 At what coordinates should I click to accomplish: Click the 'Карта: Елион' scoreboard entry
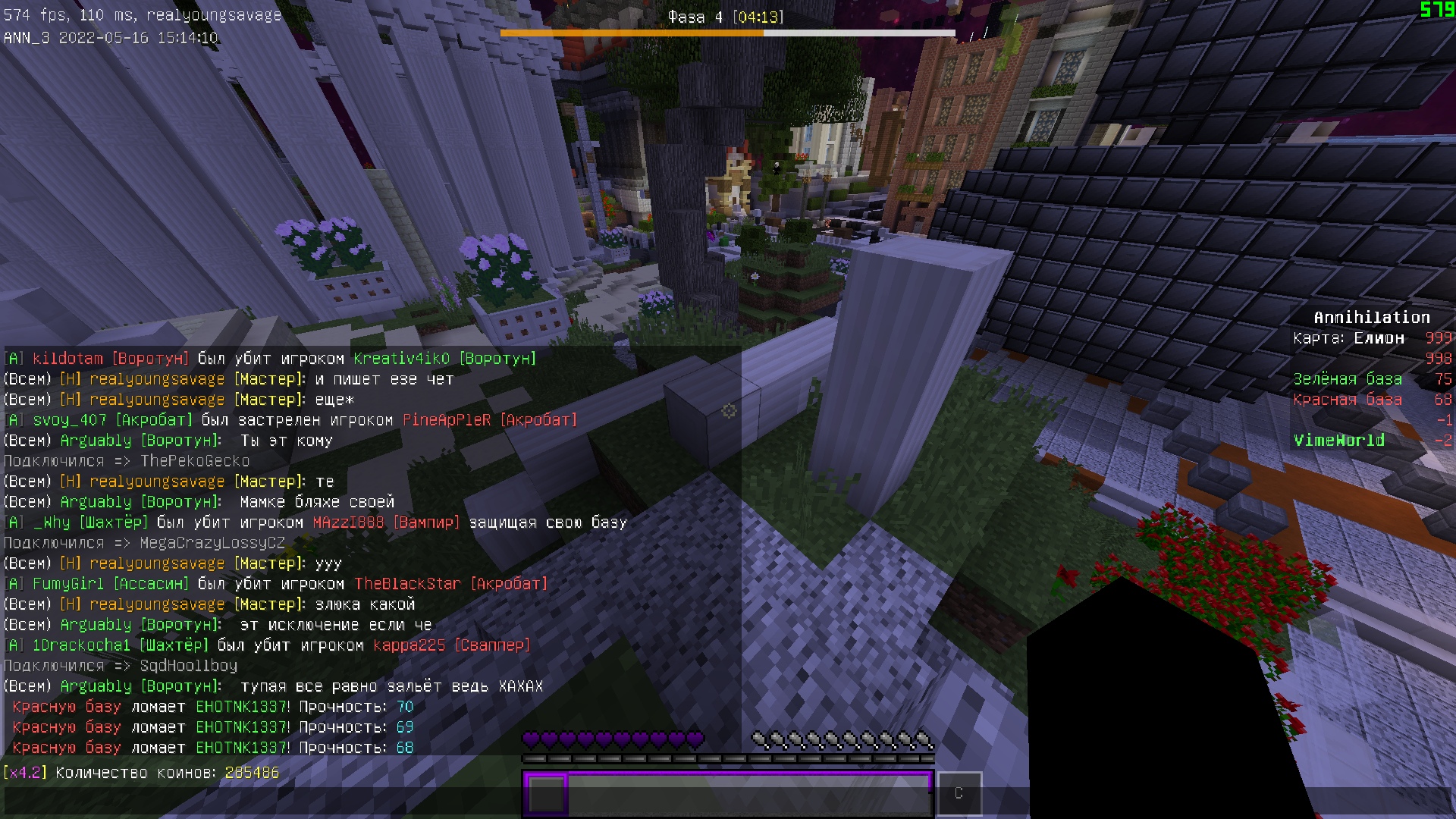click(1347, 338)
